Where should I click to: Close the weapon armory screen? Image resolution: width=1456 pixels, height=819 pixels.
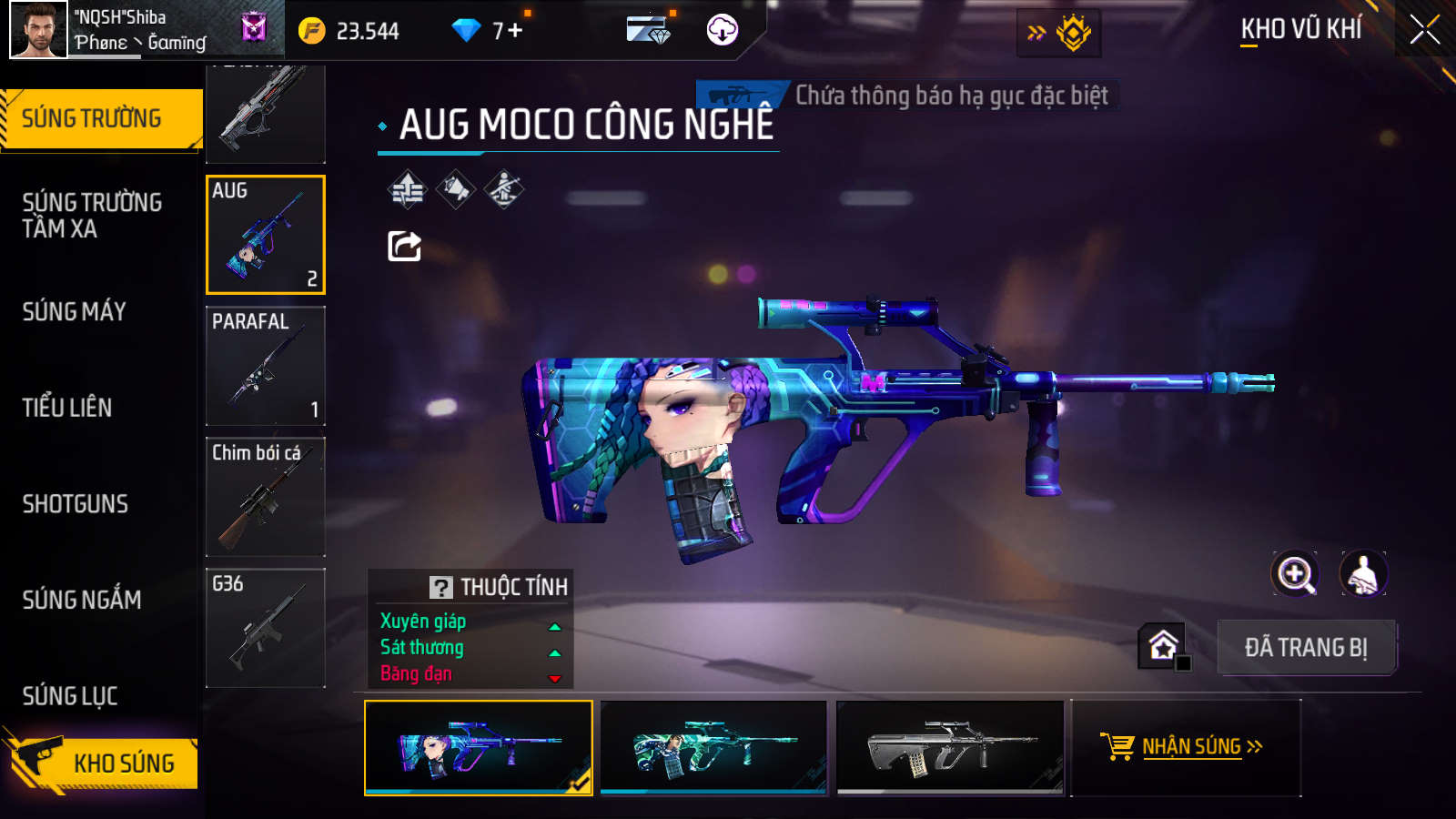click(1424, 30)
